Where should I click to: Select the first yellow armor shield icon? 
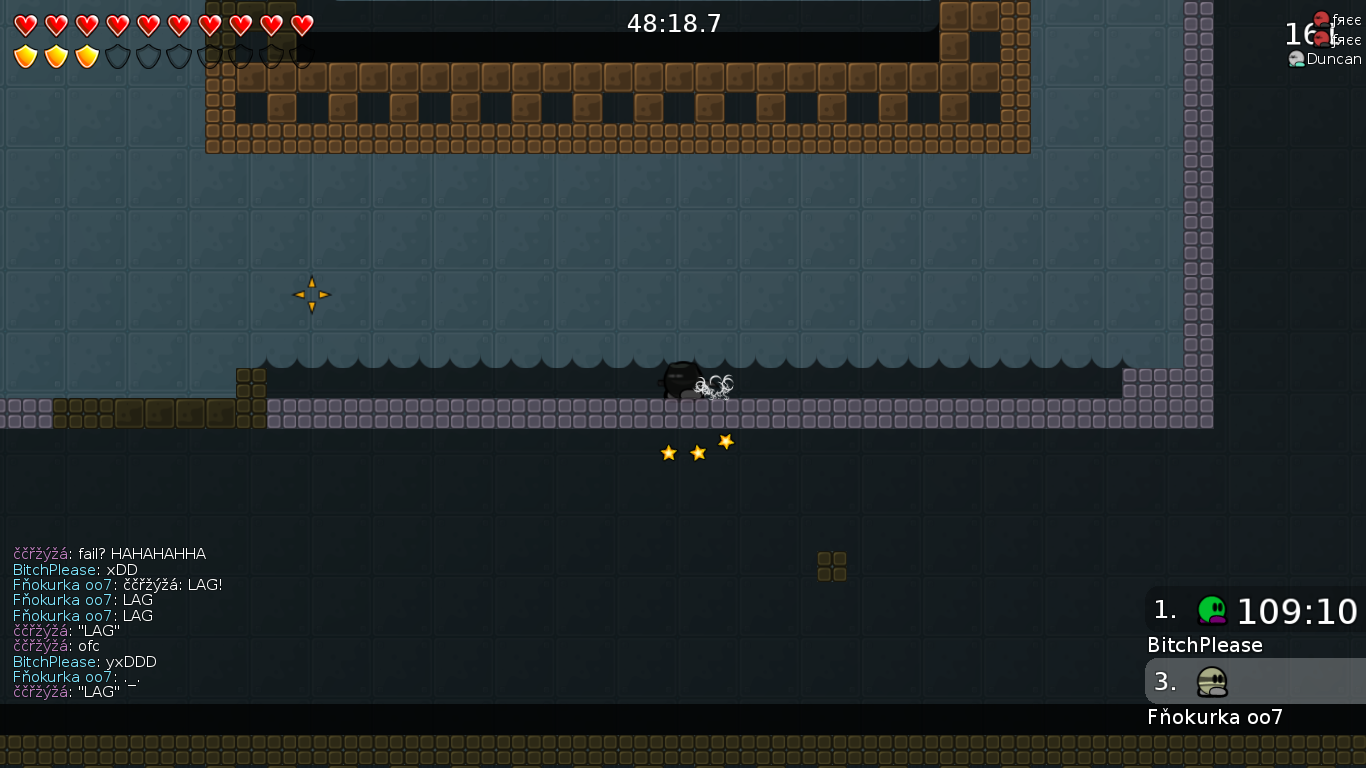click(x=27, y=56)
